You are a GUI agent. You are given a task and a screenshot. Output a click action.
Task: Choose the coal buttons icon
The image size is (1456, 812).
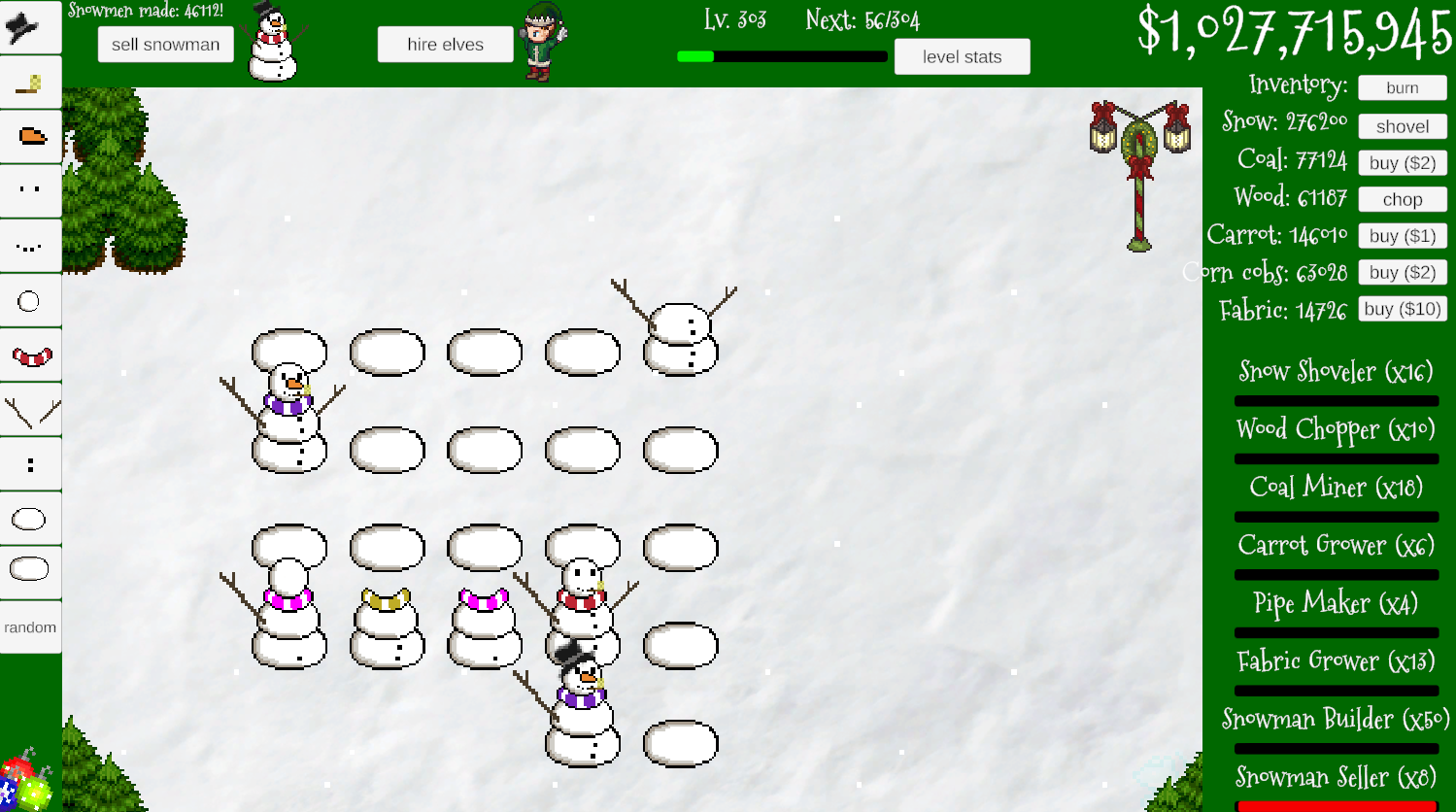29,464
